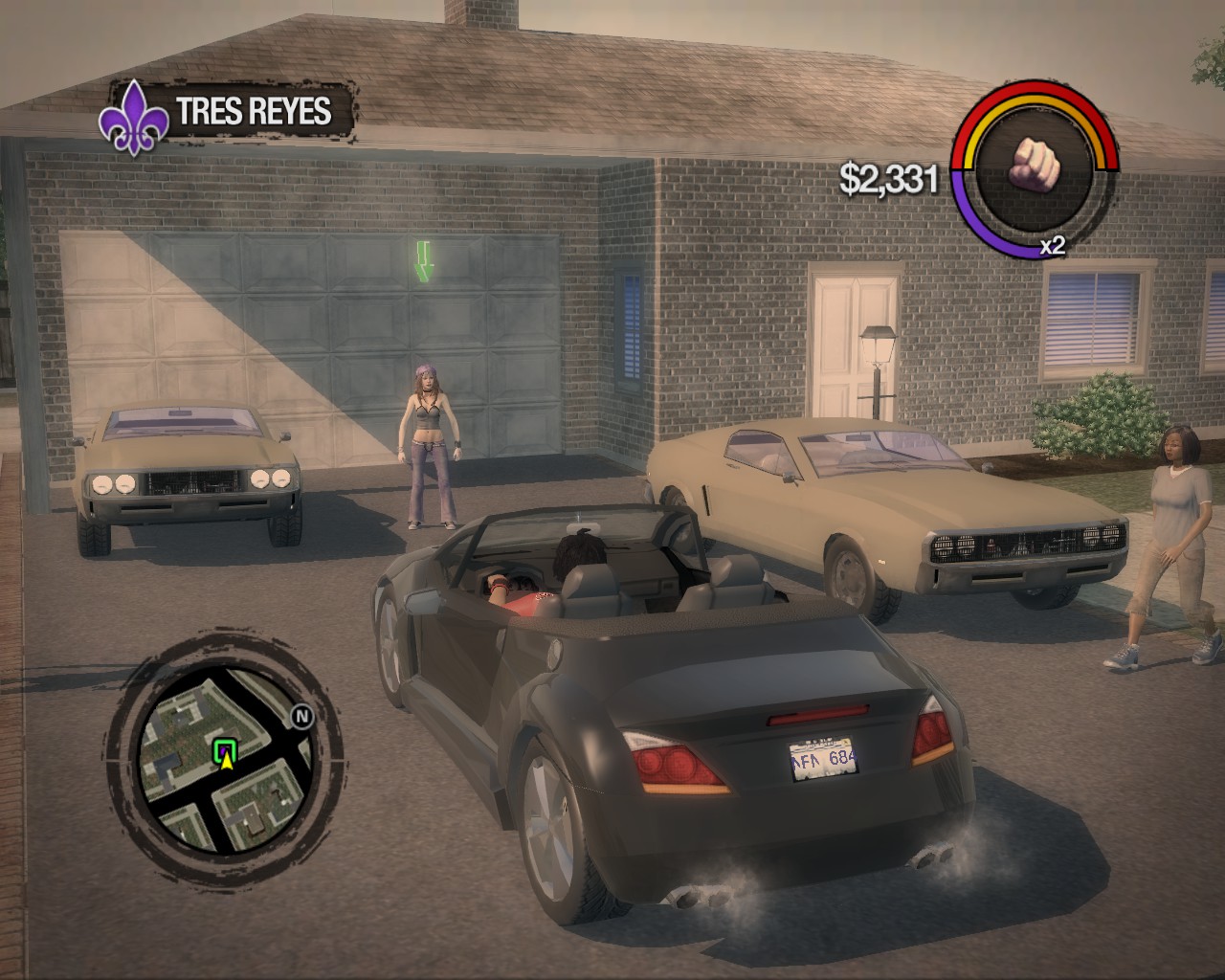
Task: Click the $2,331 cash counter
Action: 887,177
